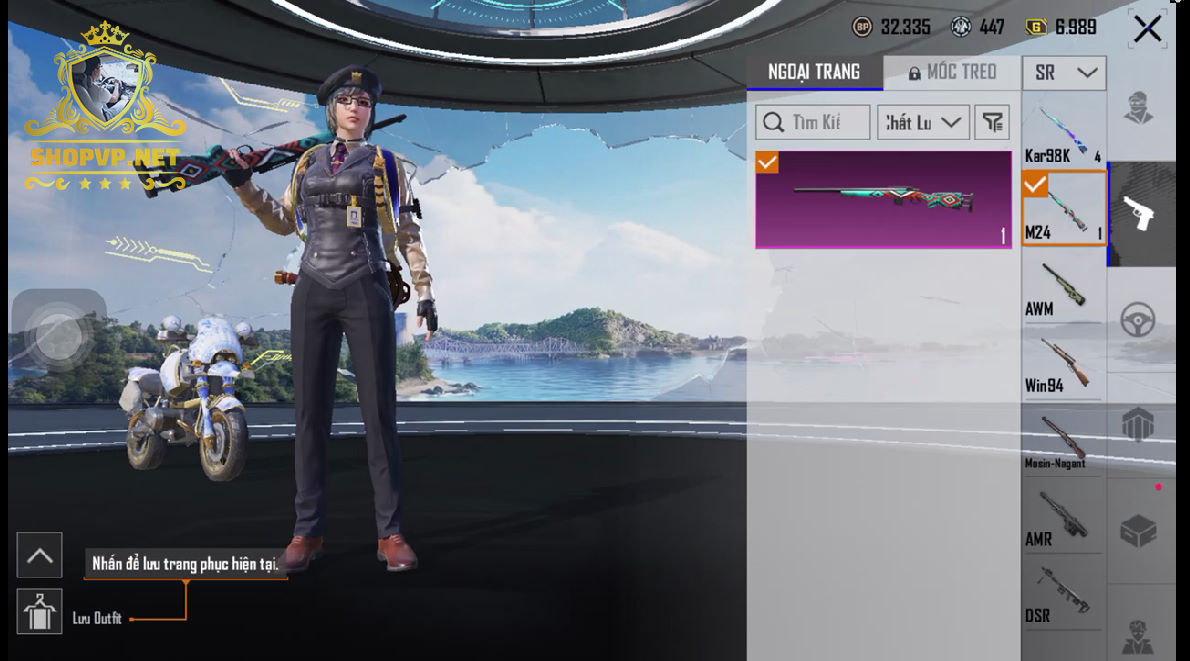1190x661 pixels.
Task: Choose Kar98K in the weapon list
Action: (1062, 133)
